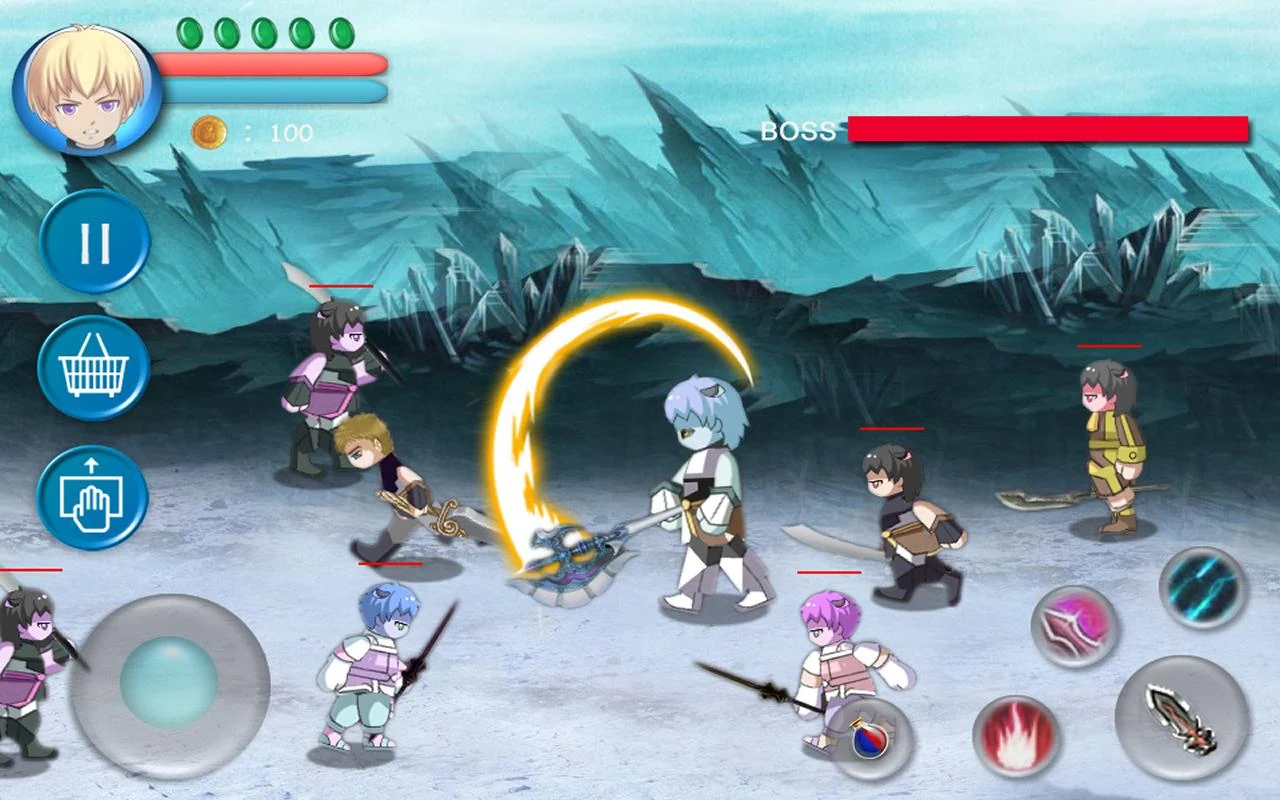Tap the red boss health bar
Screen dimensions: 1280x800
[1045, 130]
